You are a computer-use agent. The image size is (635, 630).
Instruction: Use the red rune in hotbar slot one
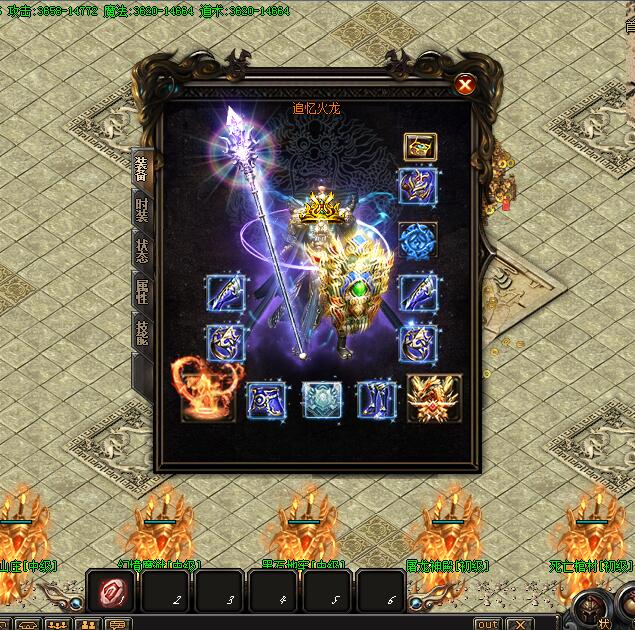click(108, 592)
